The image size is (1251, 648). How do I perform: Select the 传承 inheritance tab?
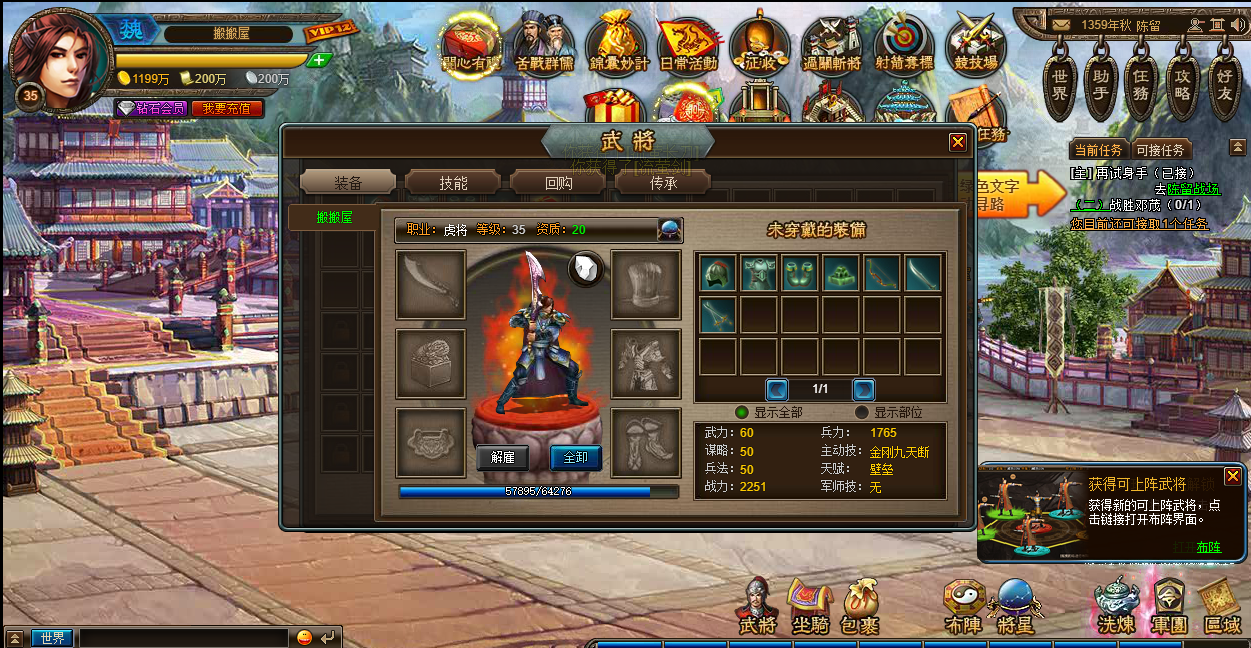pyautogui.click(x=664, y=183)
